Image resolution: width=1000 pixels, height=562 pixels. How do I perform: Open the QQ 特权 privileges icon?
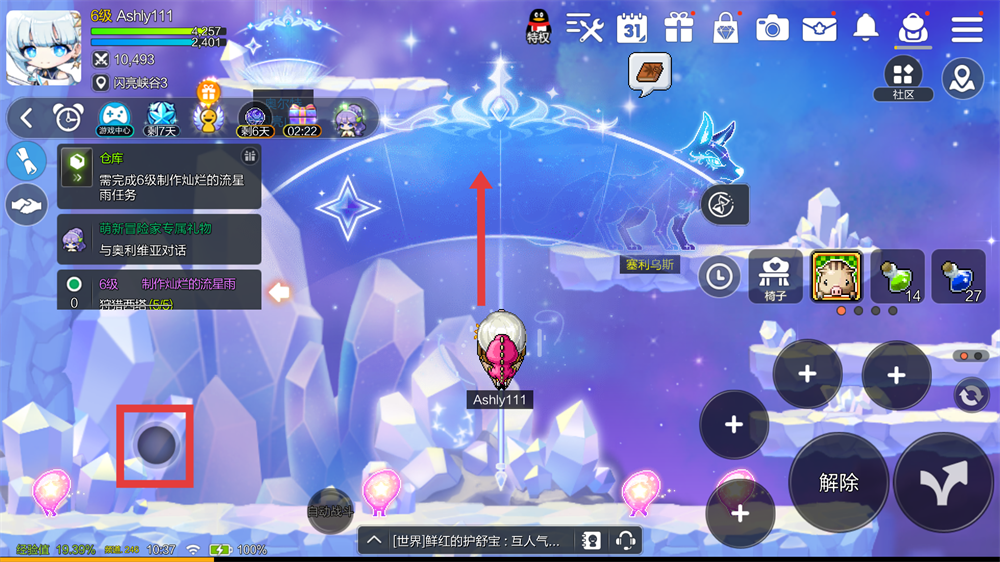click(538, 26)
